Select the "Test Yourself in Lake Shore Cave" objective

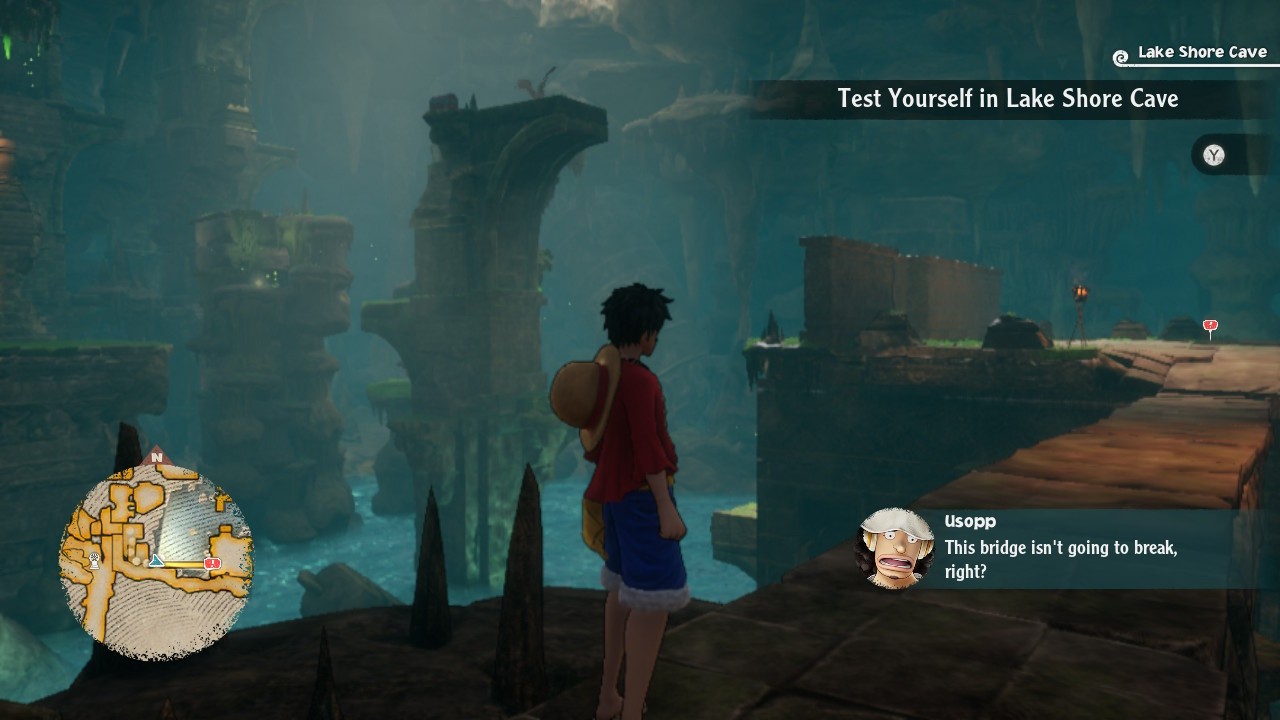pos(1007,99)
